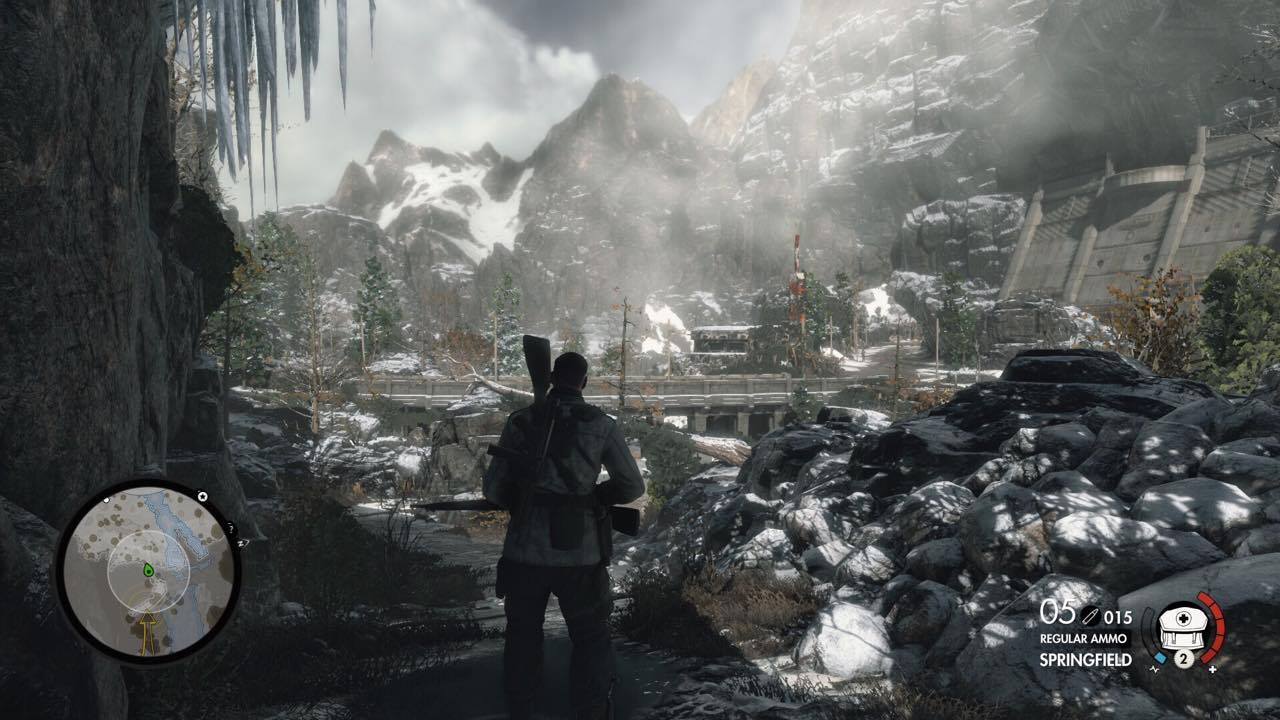Click the green player marker on the minimap
The image size is (1280, 720).
(148, 570)
